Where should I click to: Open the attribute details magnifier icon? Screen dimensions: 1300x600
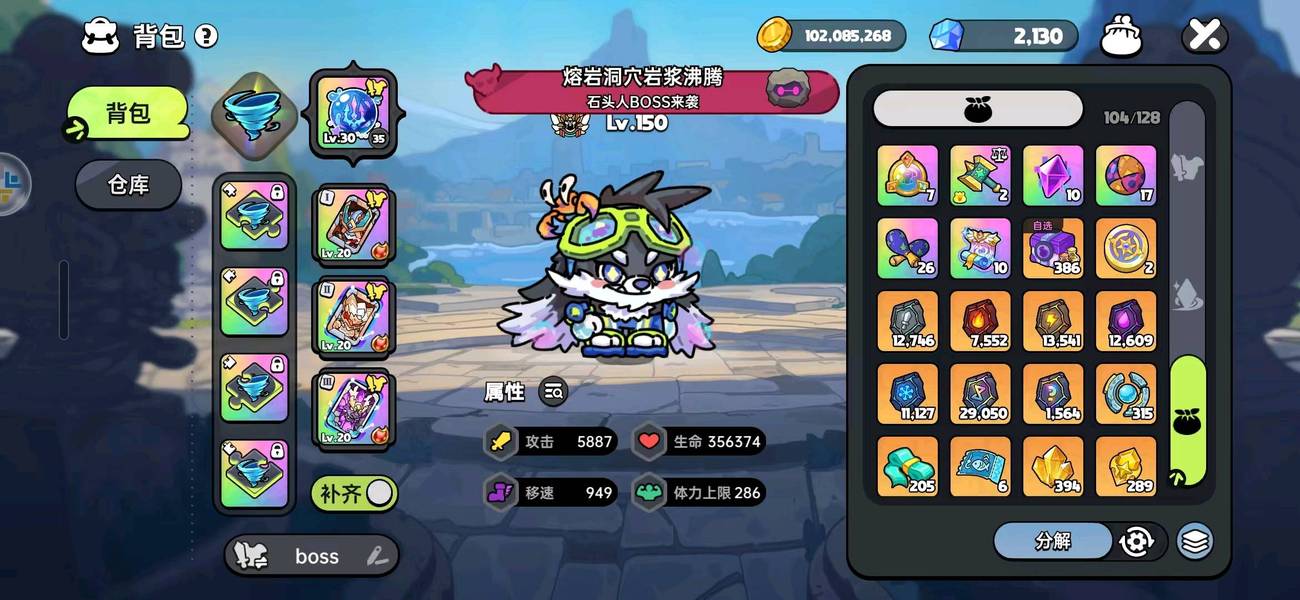coord(553,392)
